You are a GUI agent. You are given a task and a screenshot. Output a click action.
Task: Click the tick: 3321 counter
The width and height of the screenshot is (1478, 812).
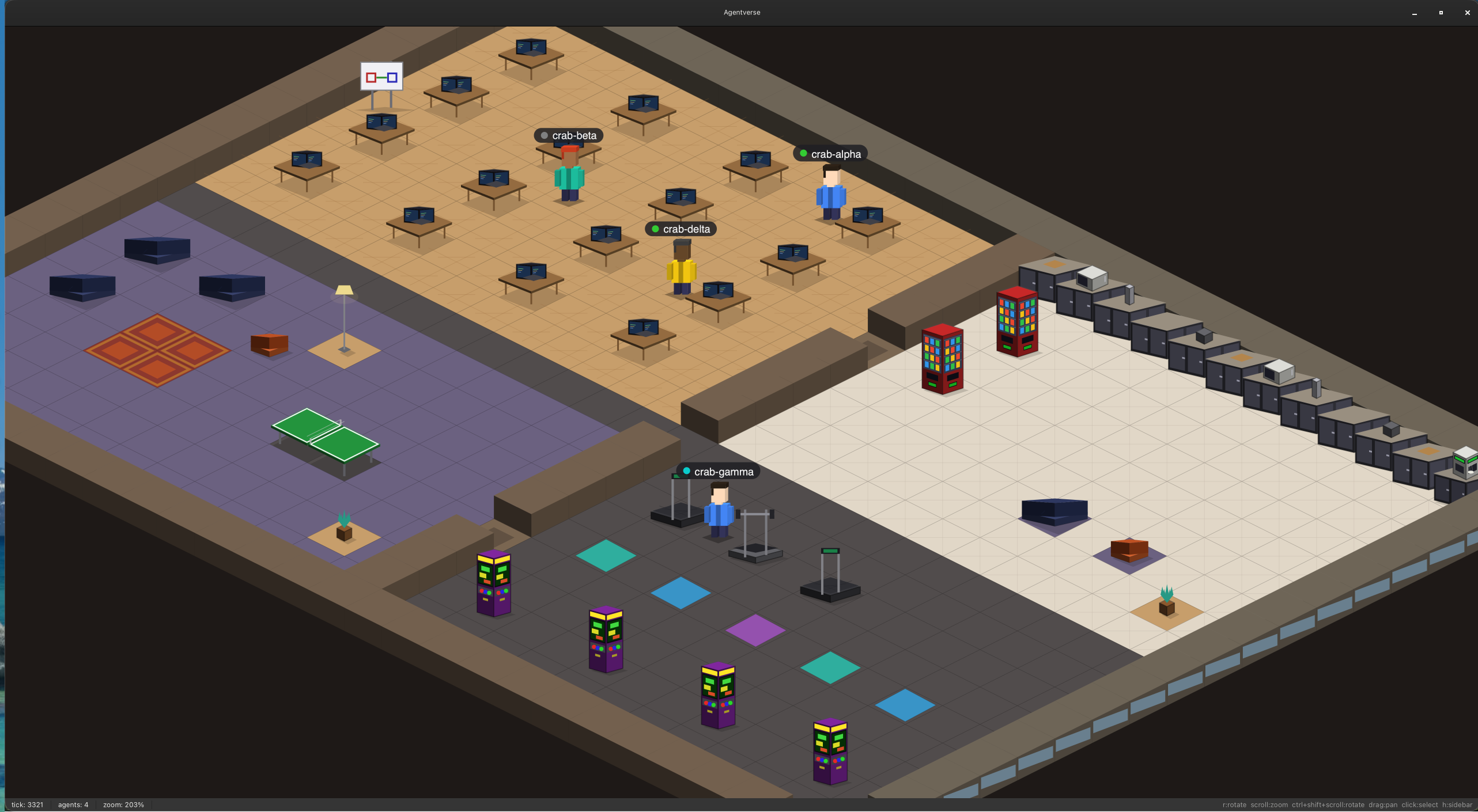pyautogui.click(x=28, y=805)
